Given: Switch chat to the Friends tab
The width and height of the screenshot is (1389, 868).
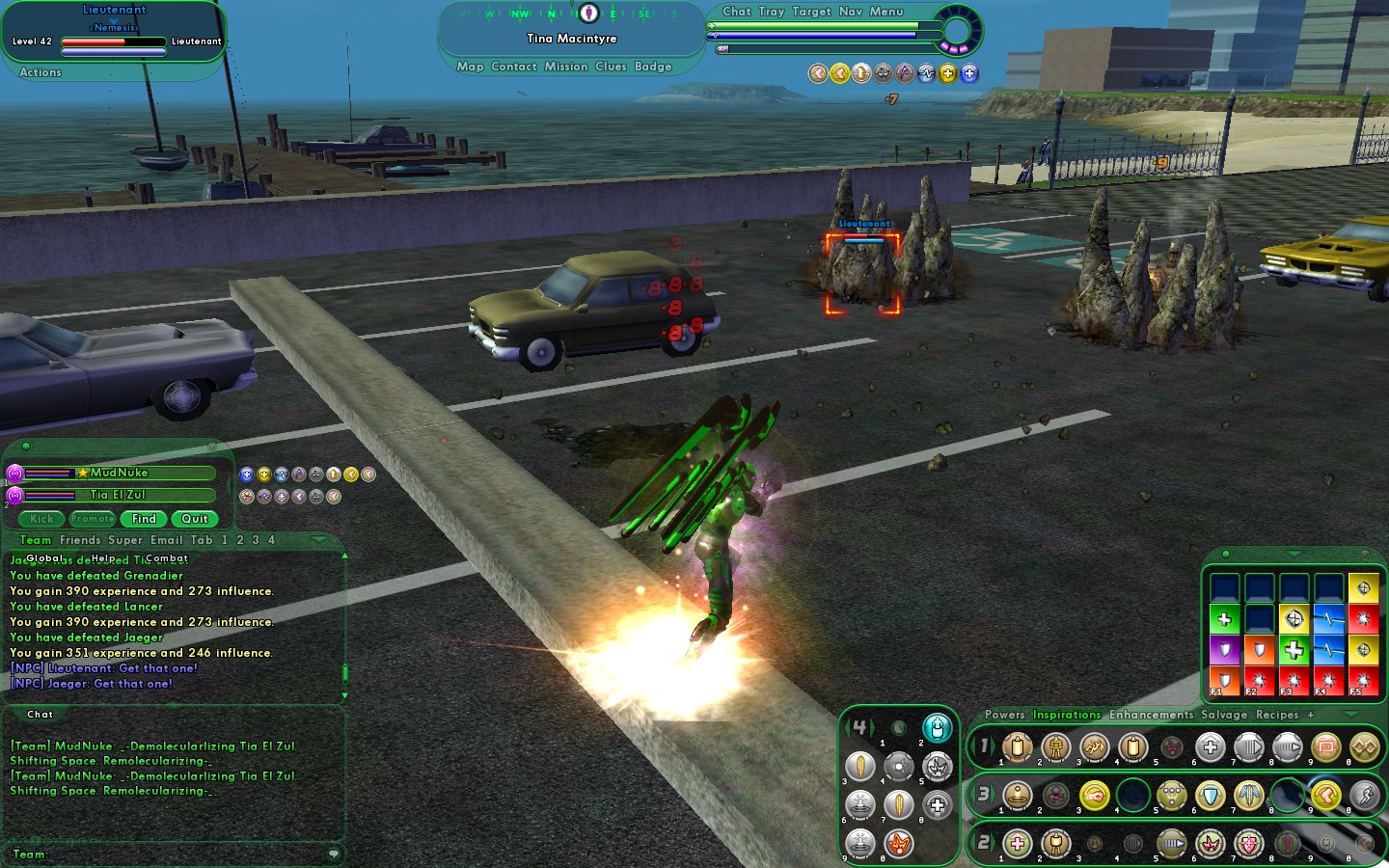Looking at the screenshot, I should pyautogui.click(x=80, y=540).
